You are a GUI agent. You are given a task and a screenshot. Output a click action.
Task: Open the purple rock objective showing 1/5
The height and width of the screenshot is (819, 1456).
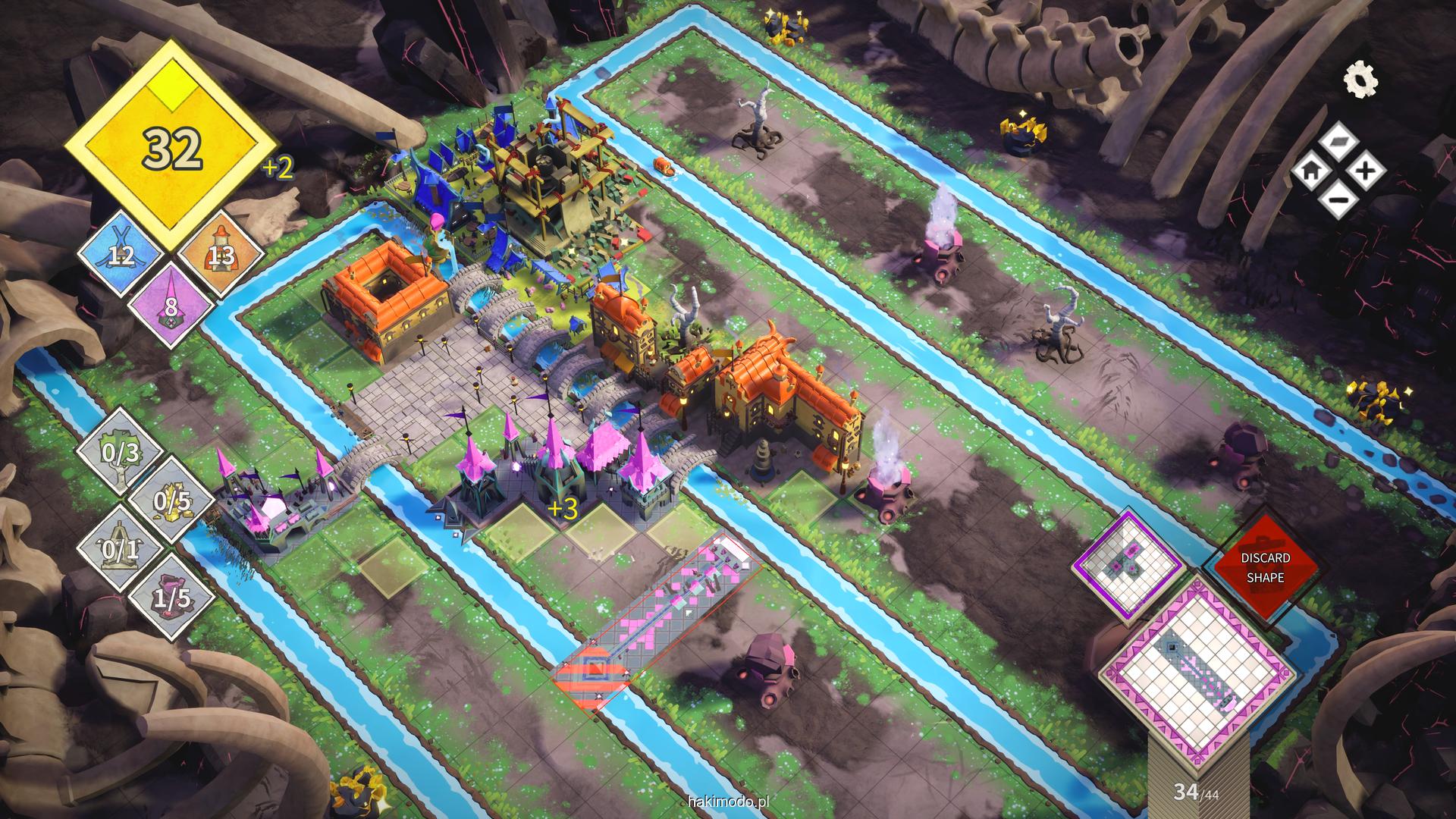171,598
